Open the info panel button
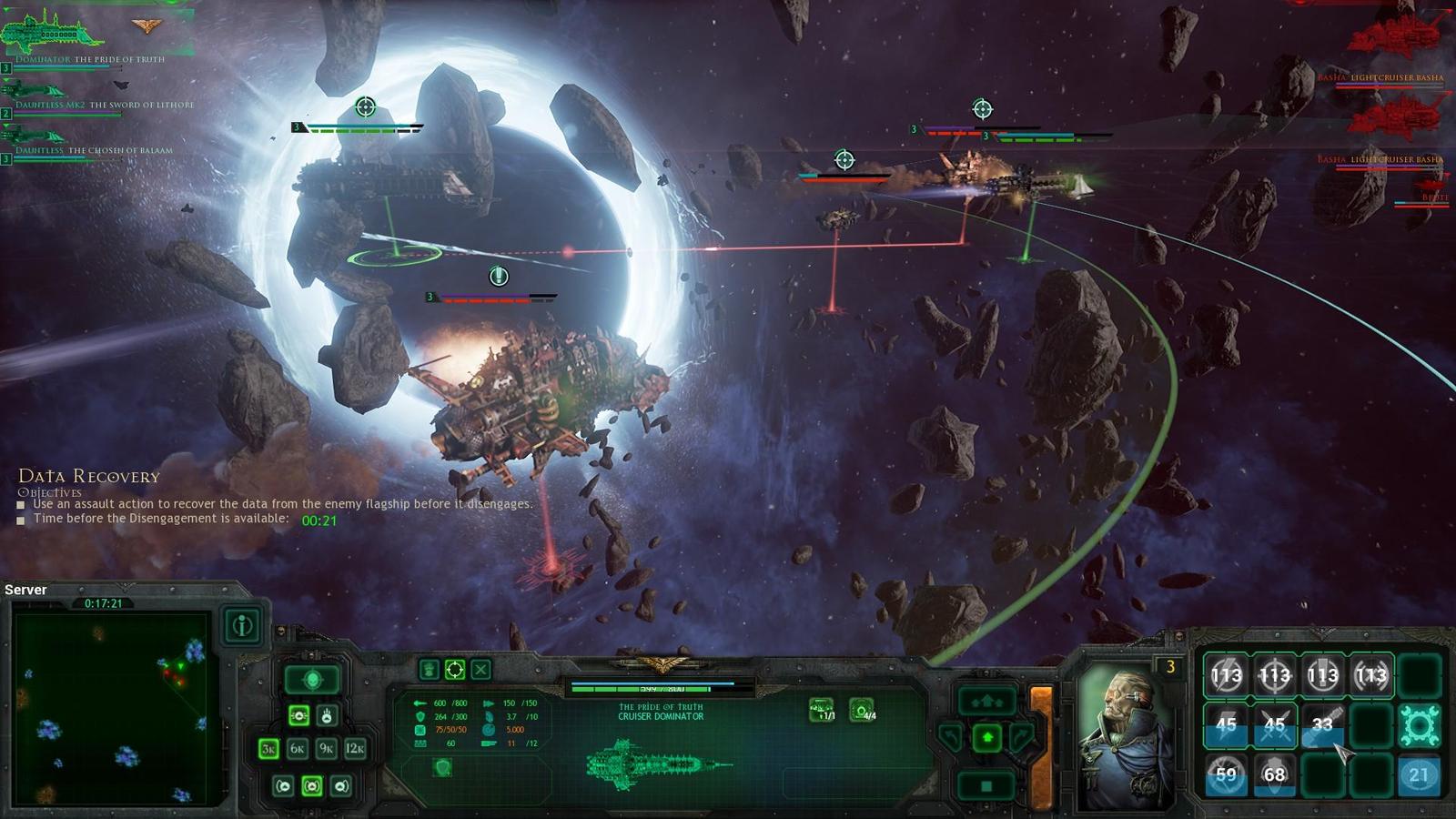1456x819 pixels. 242,626
